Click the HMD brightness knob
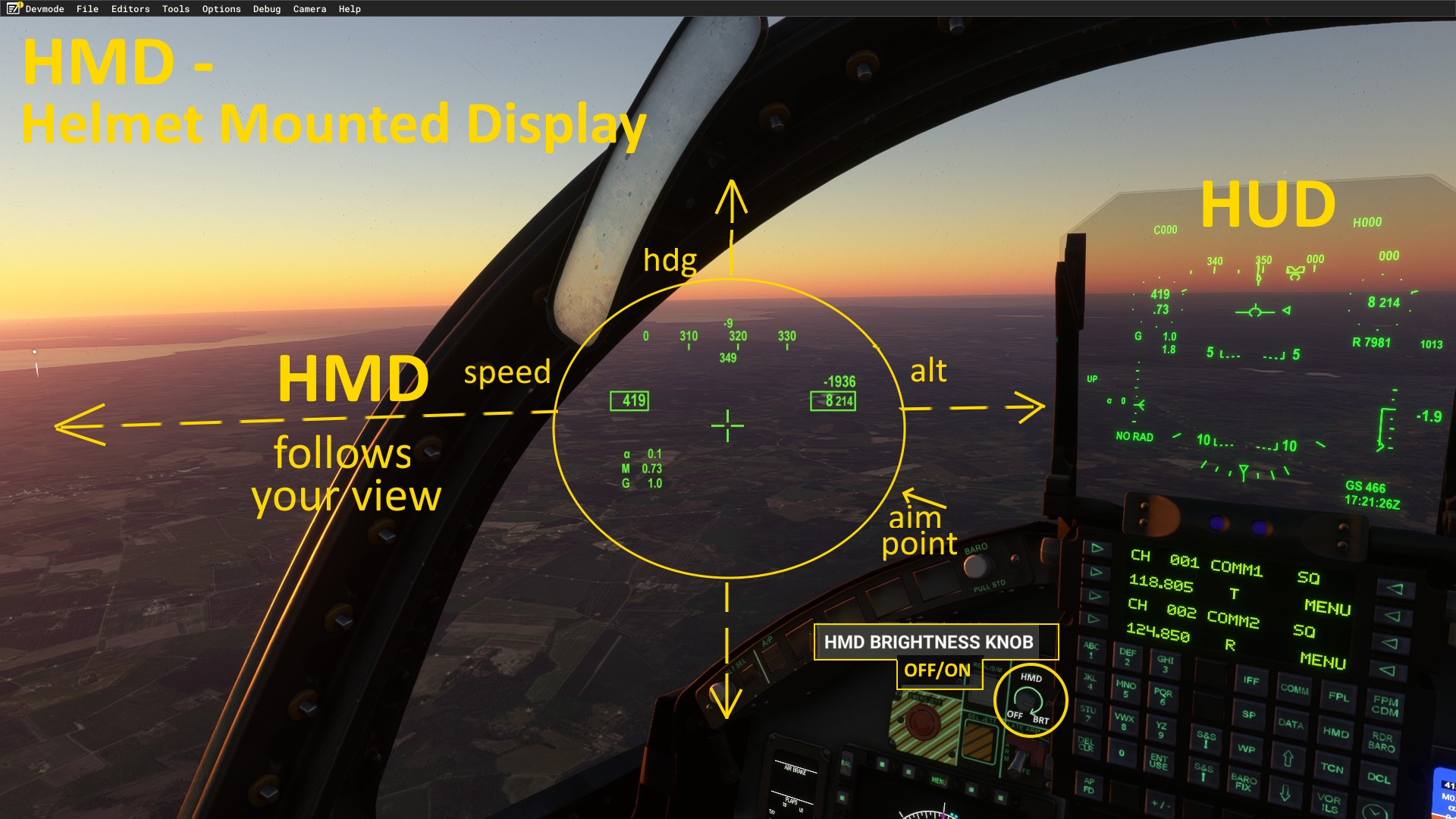Screen dimensions: 1456x819 (1028, 698)
